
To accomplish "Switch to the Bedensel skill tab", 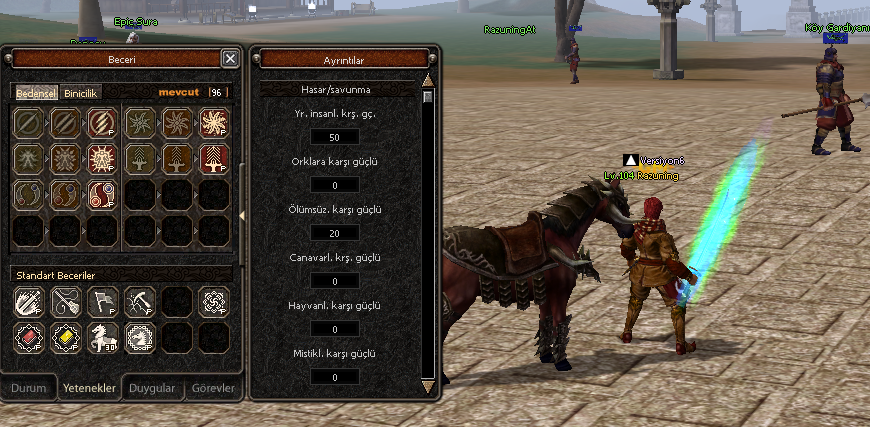I will [36, 93].
